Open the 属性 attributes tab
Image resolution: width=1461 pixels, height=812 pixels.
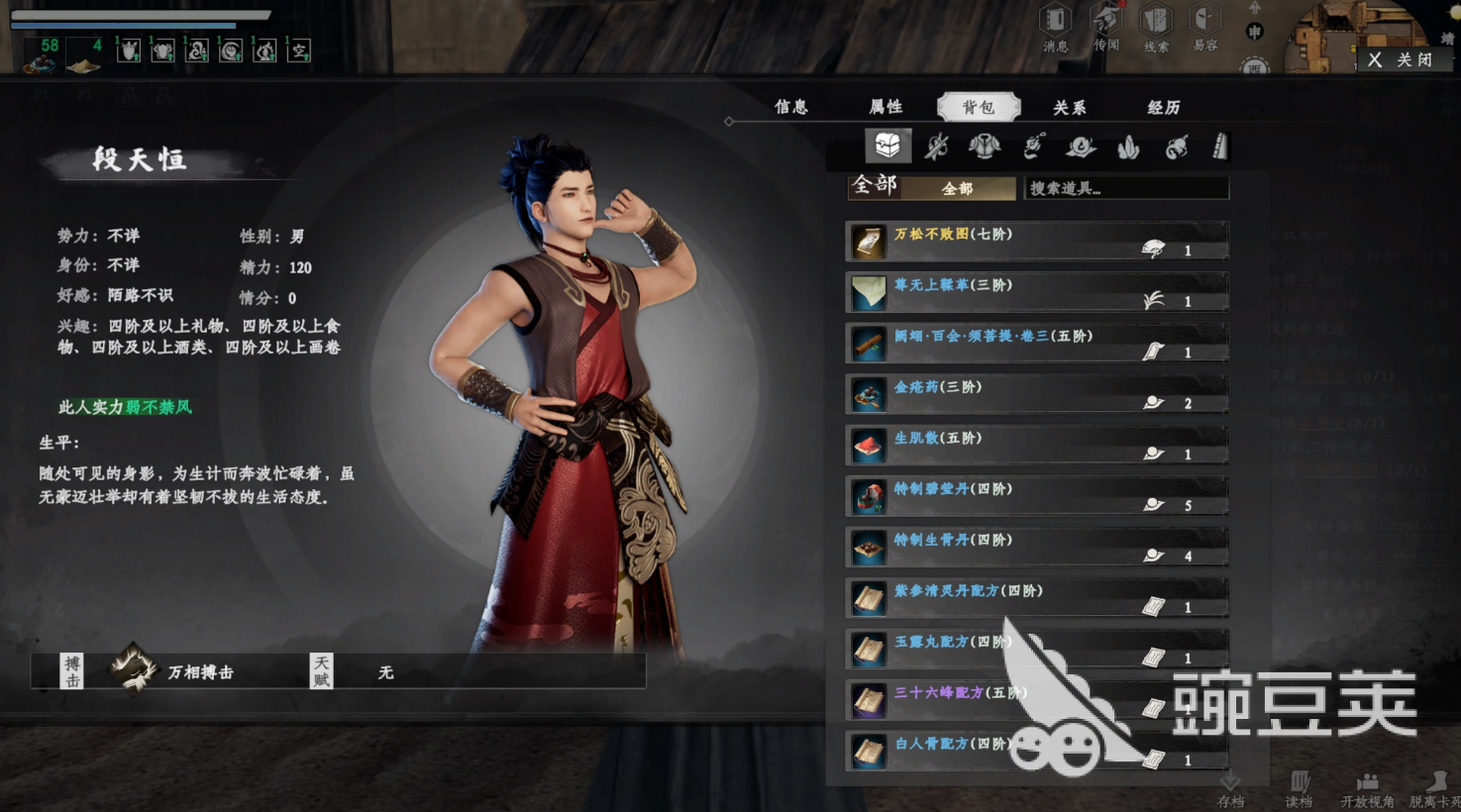point(886,107)
